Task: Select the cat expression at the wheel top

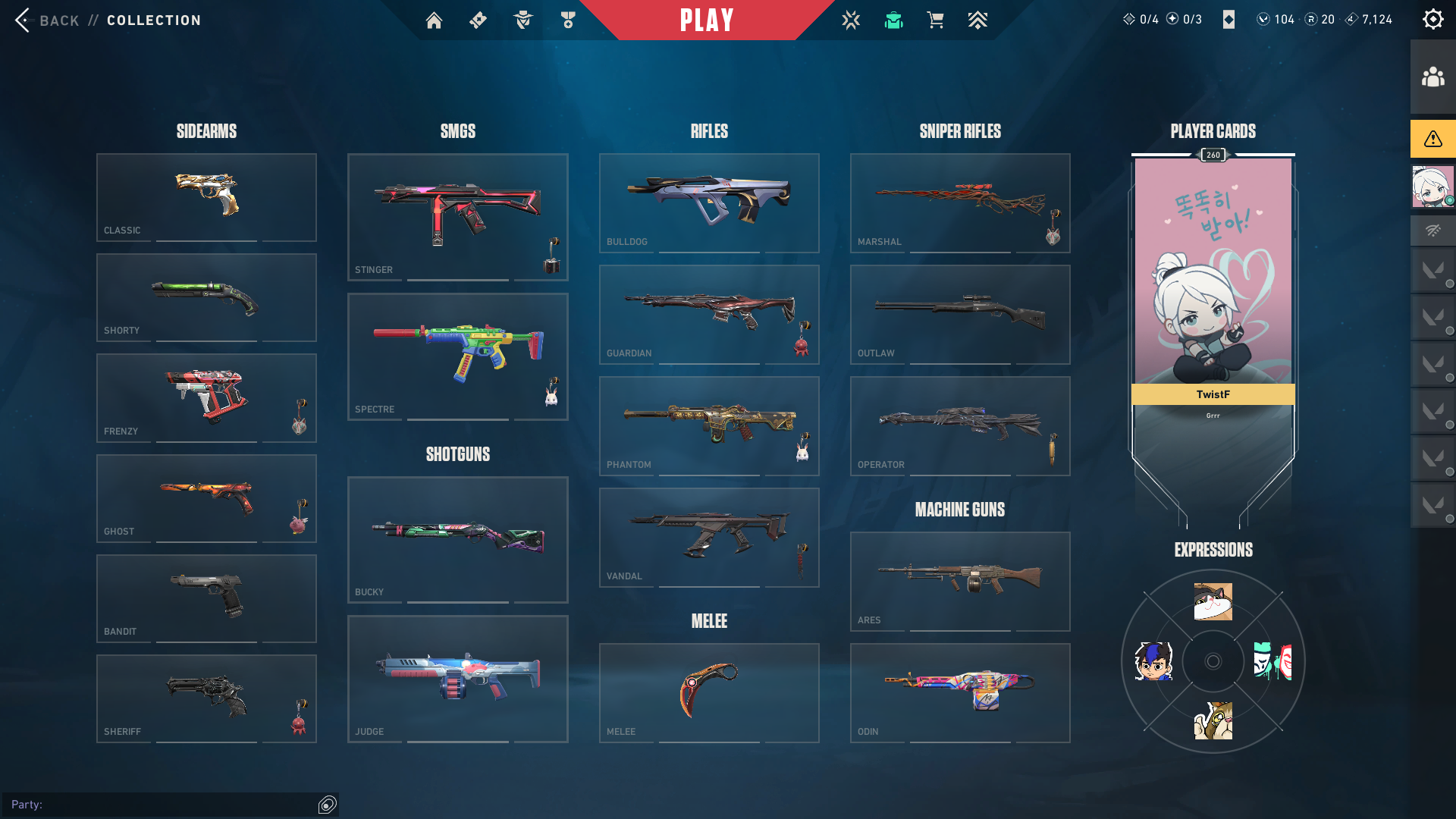Action: (x=1213, y=601)
